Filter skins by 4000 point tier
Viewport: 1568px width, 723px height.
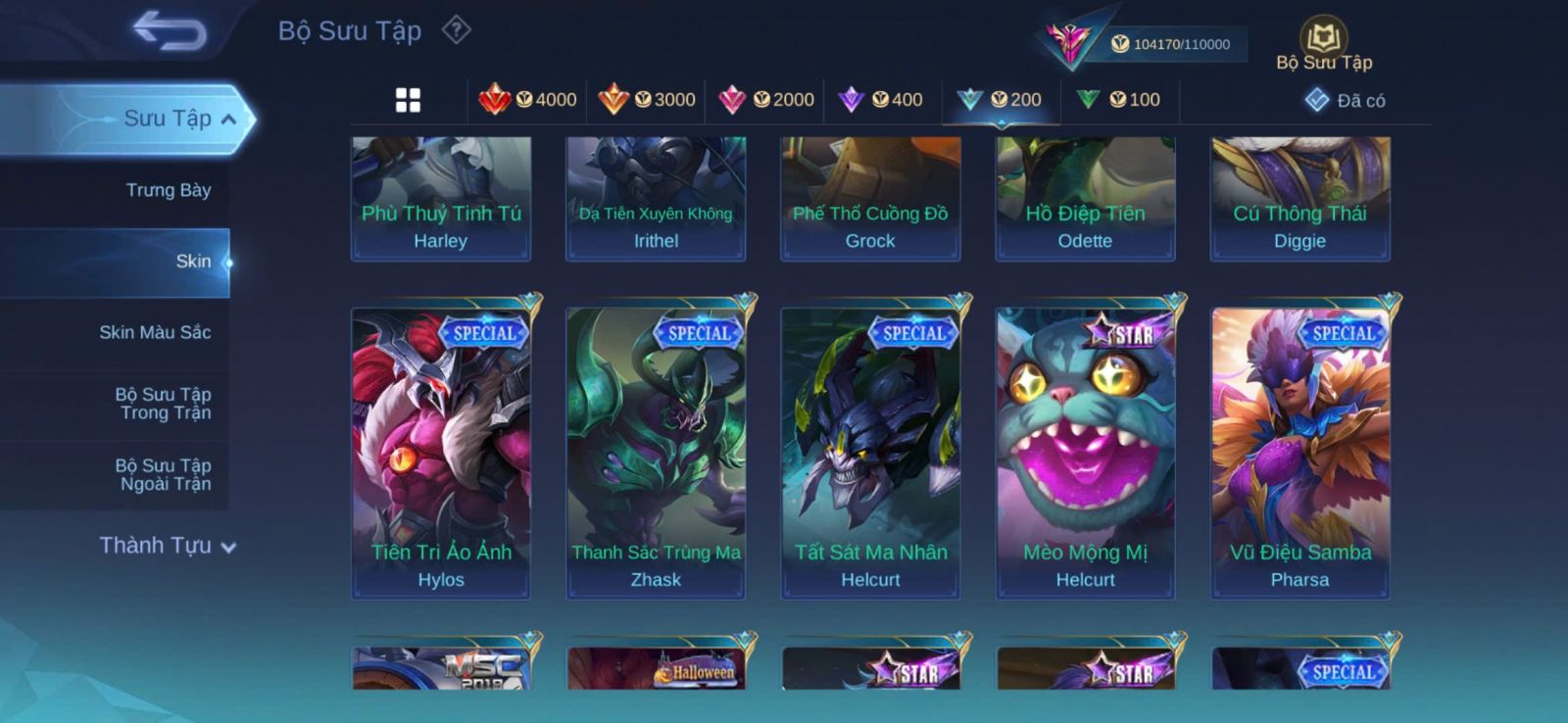click(528, 100)
